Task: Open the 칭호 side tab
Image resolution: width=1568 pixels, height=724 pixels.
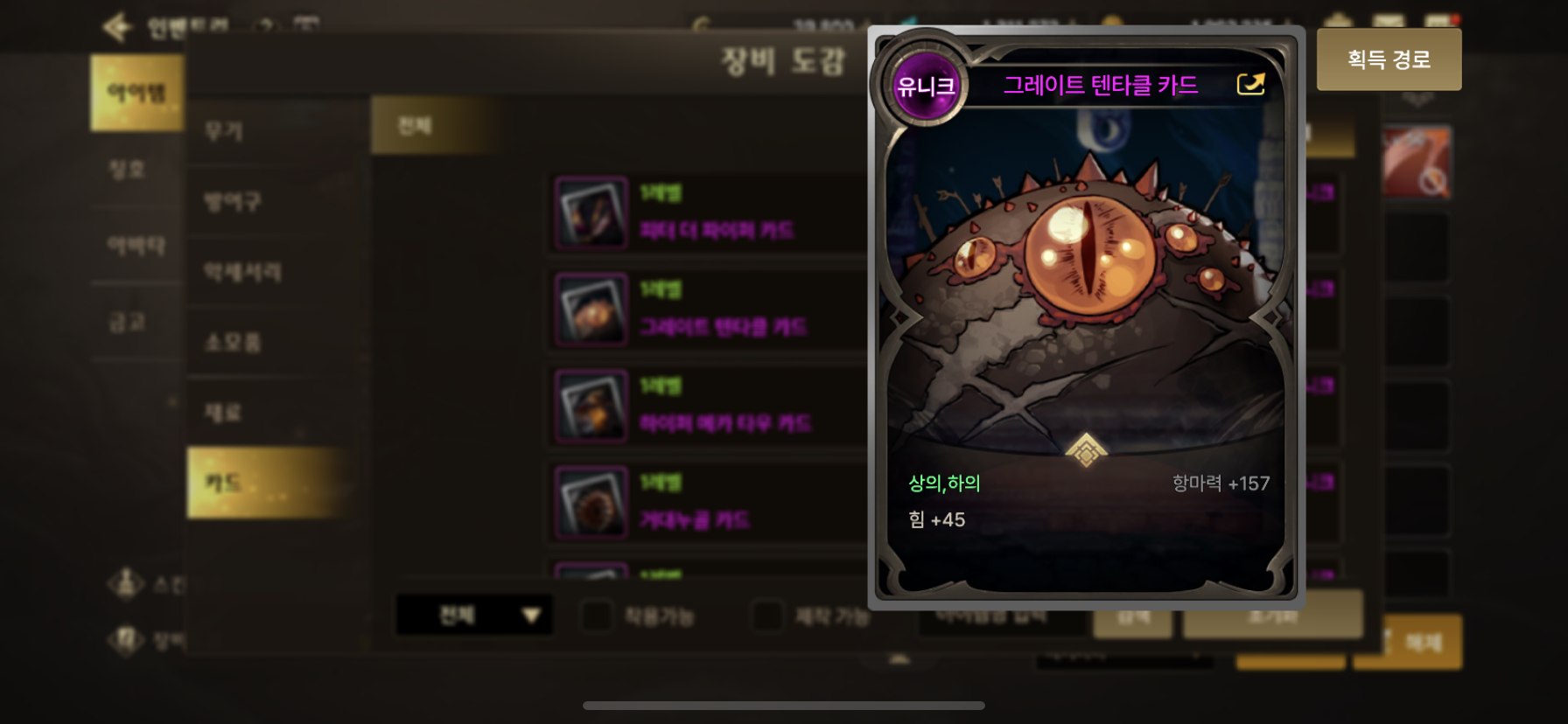Action: pyautogui.click(x=128, y=169)
